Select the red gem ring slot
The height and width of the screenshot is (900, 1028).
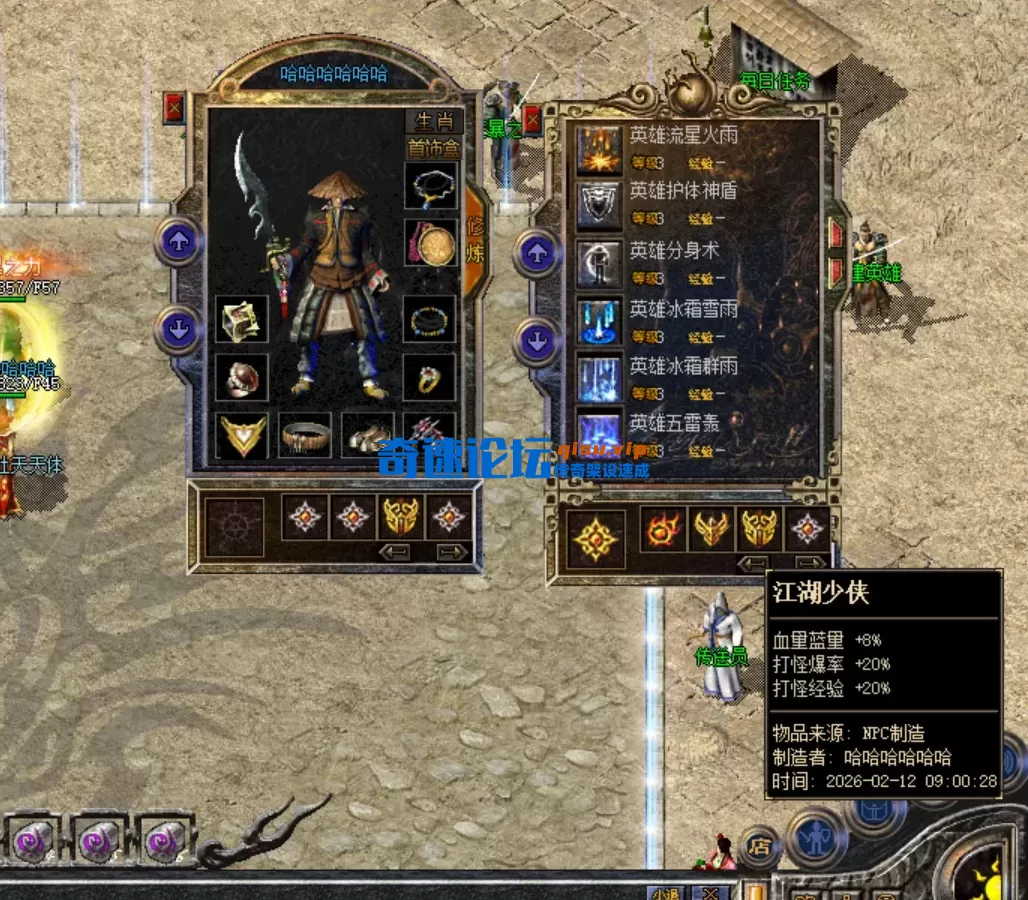pyautogui.click(x=241, y=378)
